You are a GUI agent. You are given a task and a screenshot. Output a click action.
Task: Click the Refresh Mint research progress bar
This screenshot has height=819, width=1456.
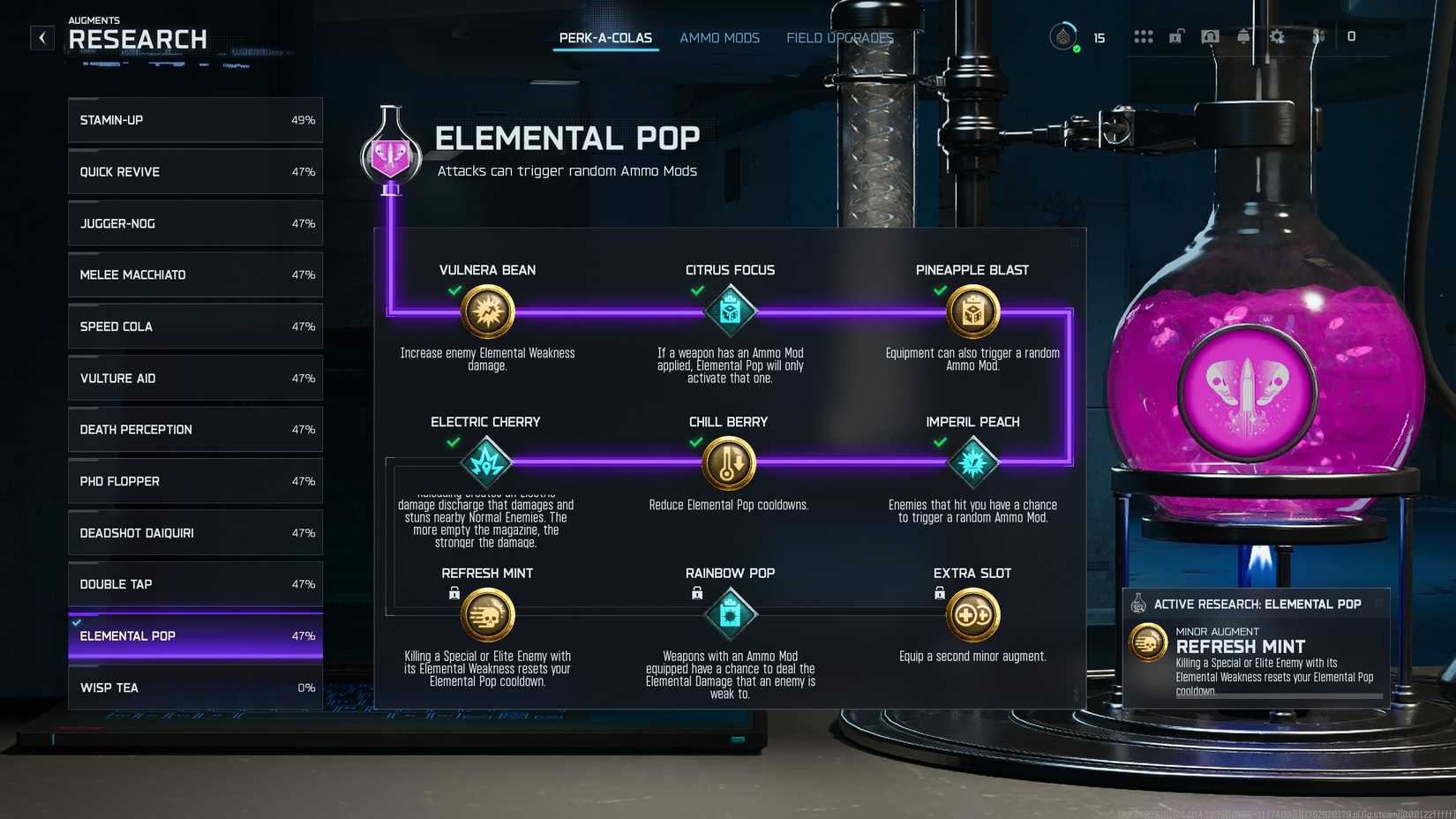(x=1279, y=695)
